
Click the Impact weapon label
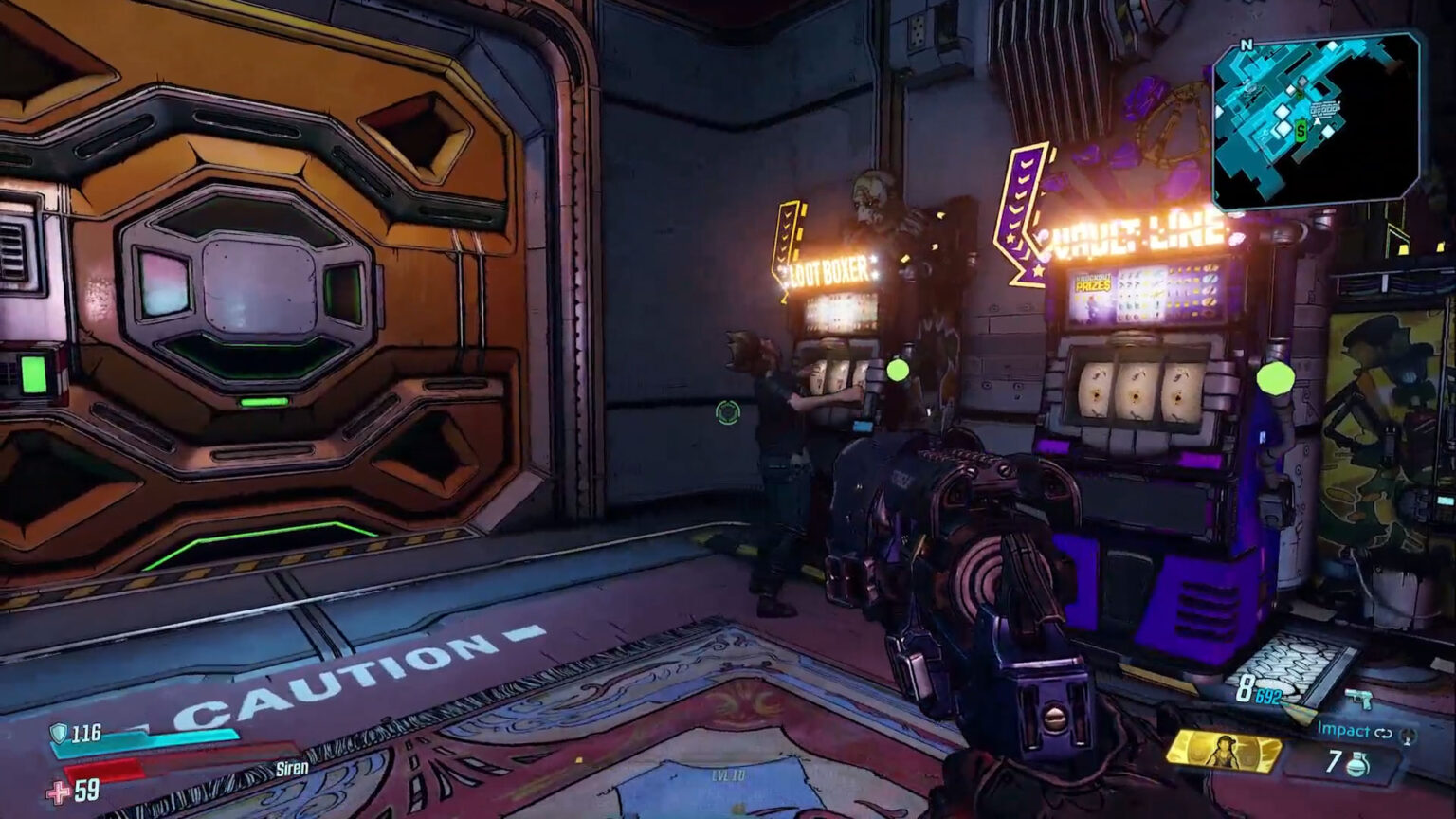pyautogui.click(x=1342, y=729)
